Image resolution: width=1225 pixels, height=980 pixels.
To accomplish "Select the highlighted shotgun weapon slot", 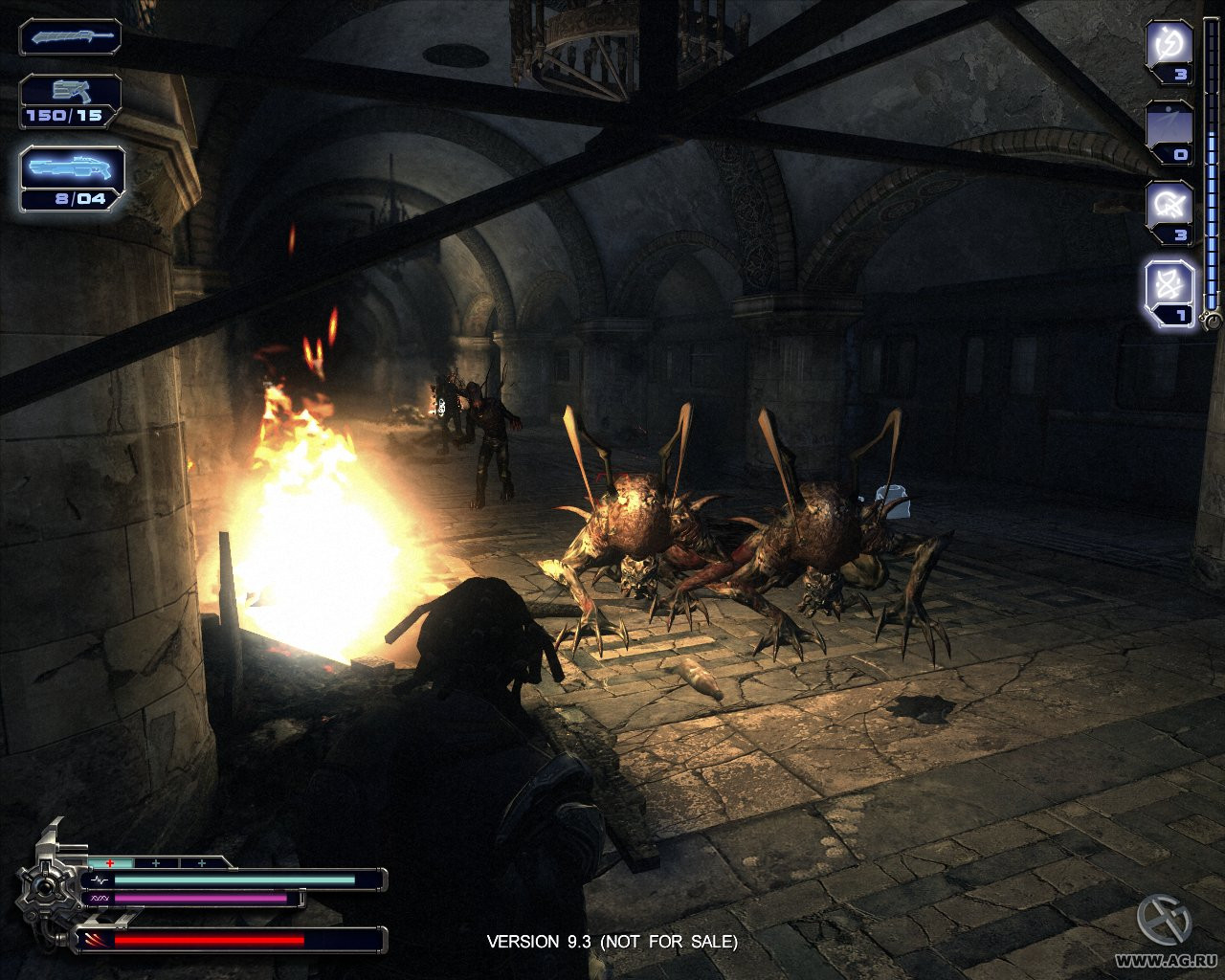I will 73,170.
